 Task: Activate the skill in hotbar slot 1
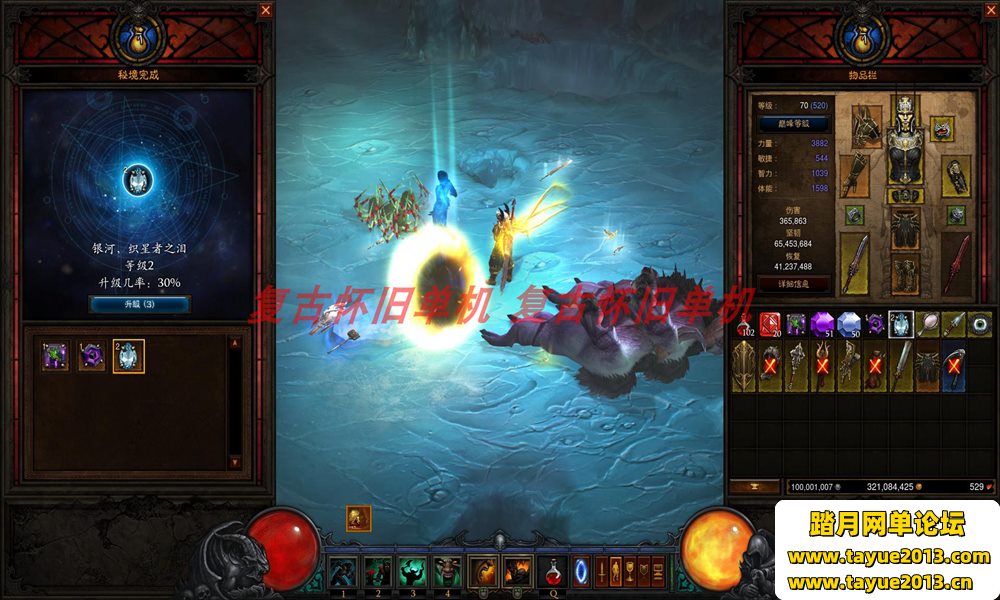(x=341, y=572)
